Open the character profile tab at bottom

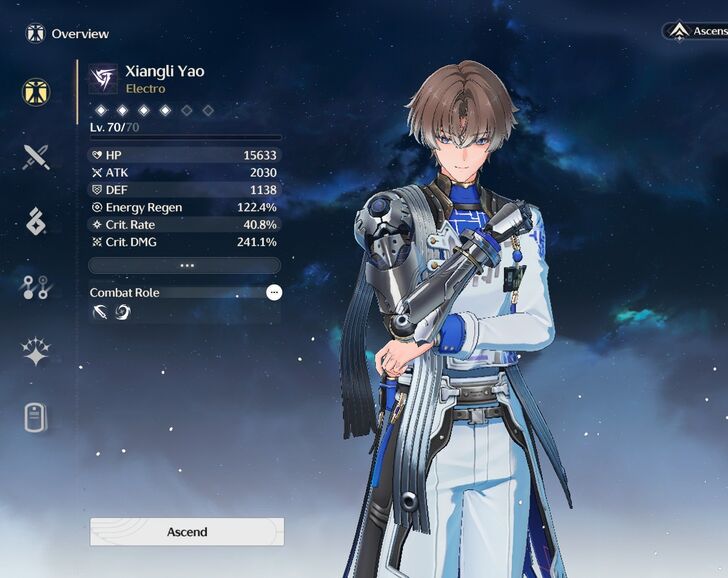(37, 417)
